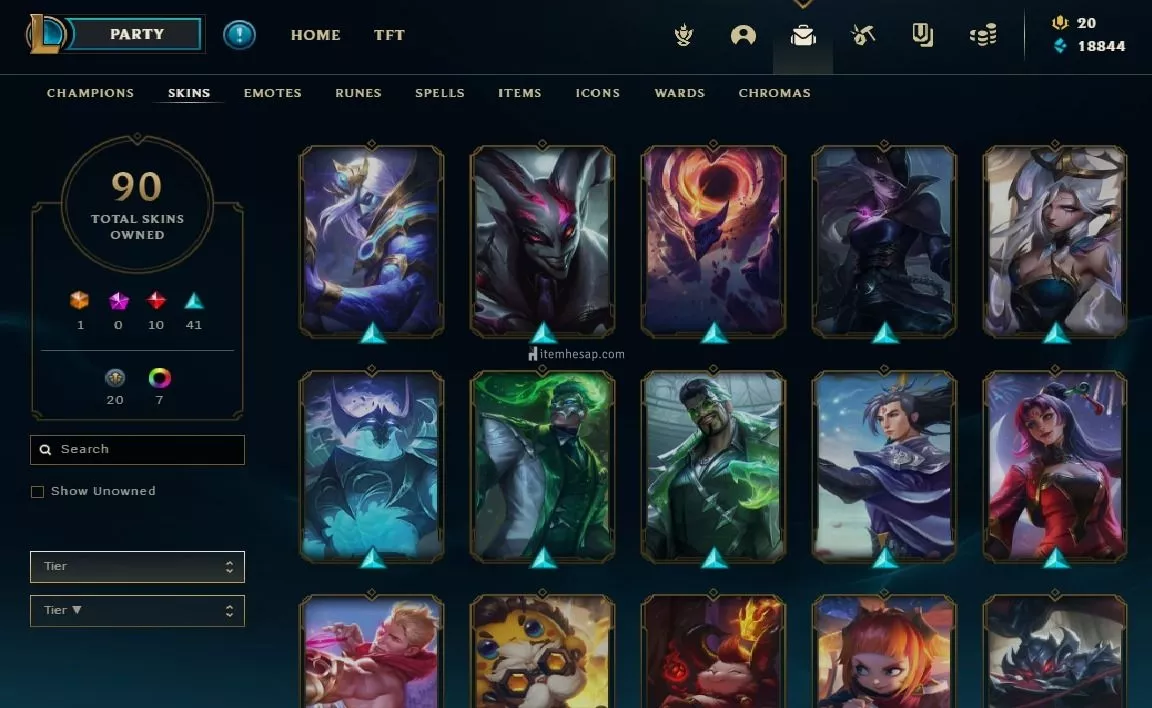The width and height of the screenshot is (1152, 708).
Task: Open the Collection briefcase icon
Action: click(802, 36)
